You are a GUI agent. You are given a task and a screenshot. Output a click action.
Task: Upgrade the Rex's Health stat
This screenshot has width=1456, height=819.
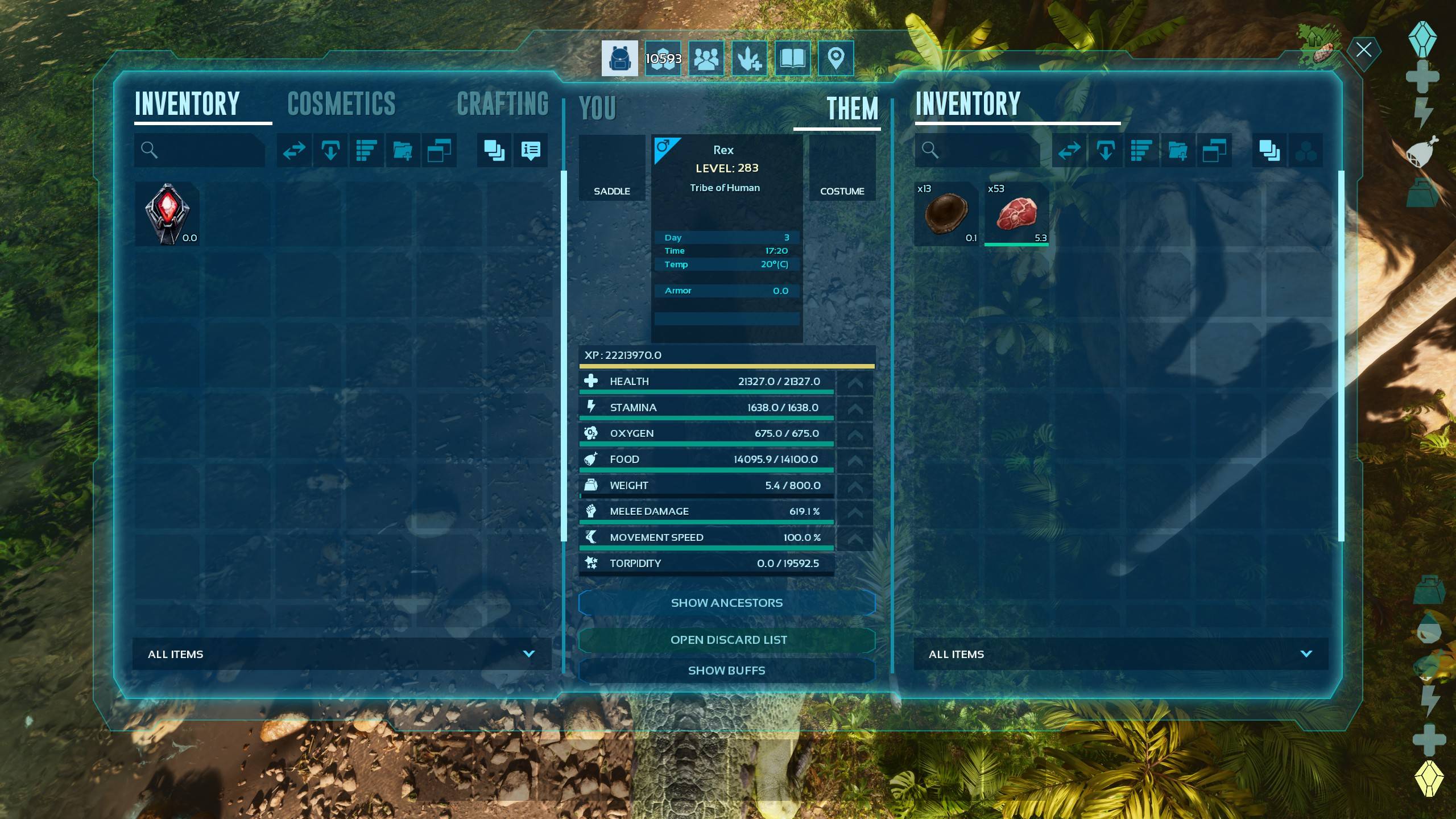855,382
